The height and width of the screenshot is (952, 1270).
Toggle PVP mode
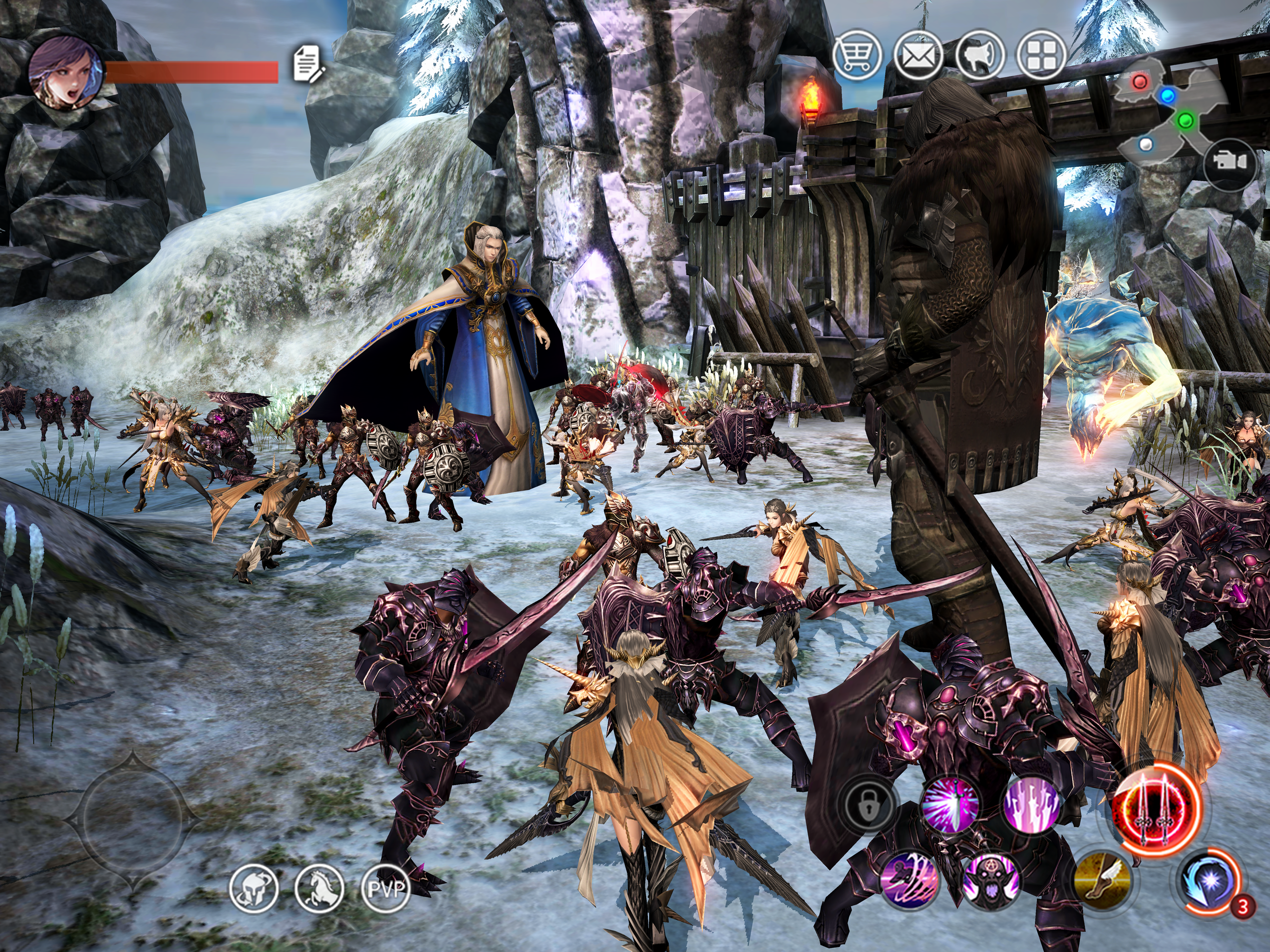[x=386, y=889]
